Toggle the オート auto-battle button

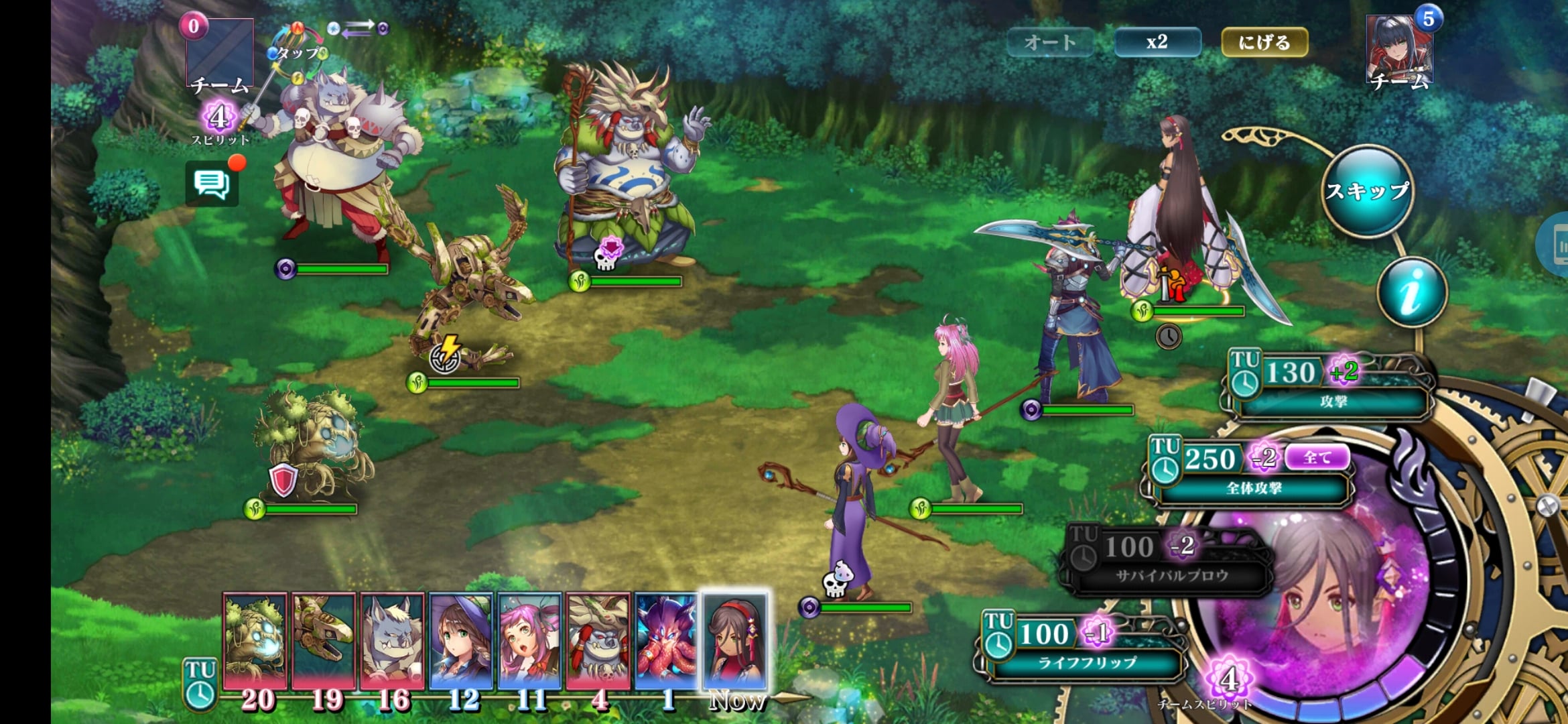(x=1050, y=42)
